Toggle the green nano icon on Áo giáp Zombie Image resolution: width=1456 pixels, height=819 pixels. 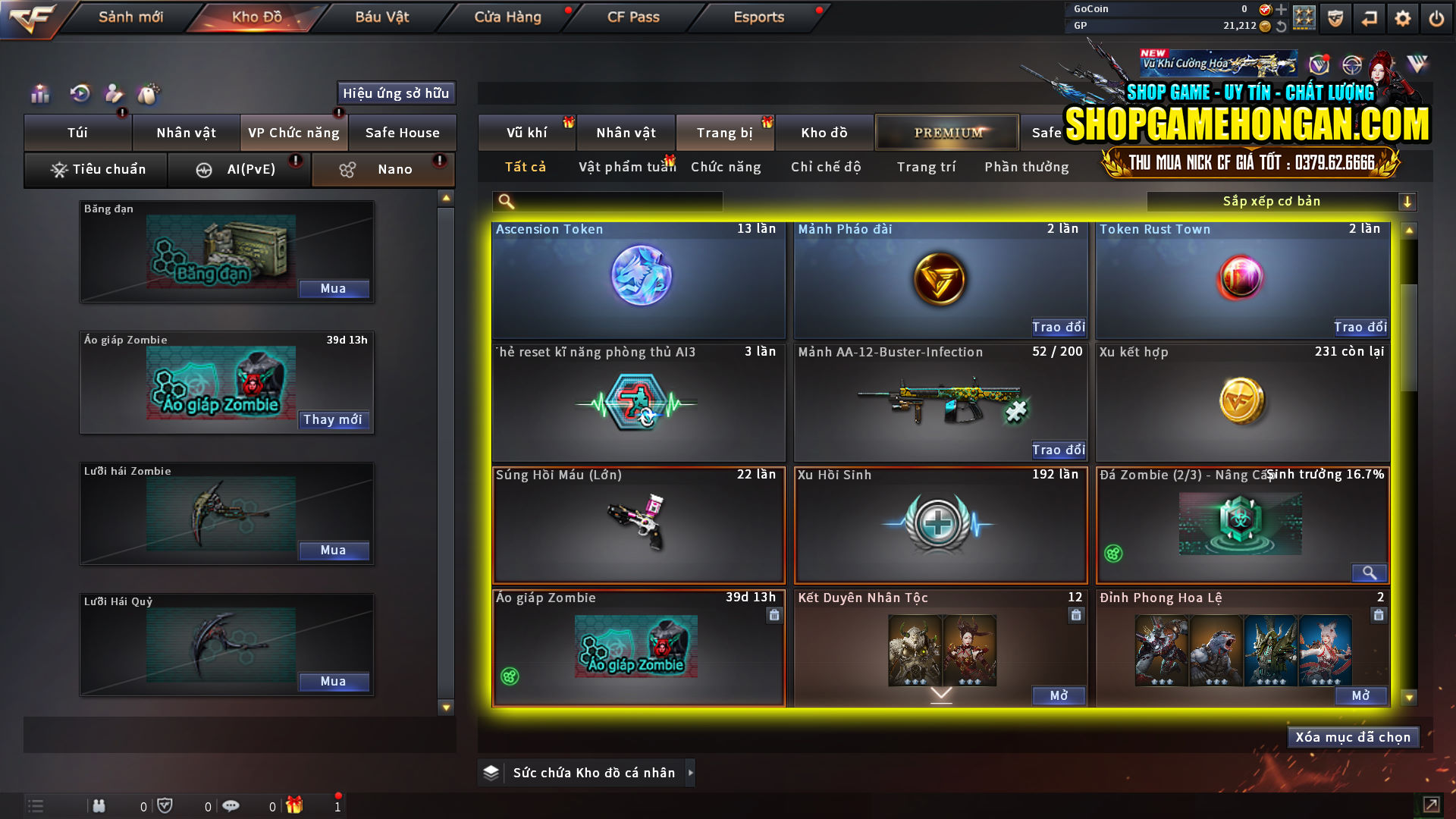508,675
